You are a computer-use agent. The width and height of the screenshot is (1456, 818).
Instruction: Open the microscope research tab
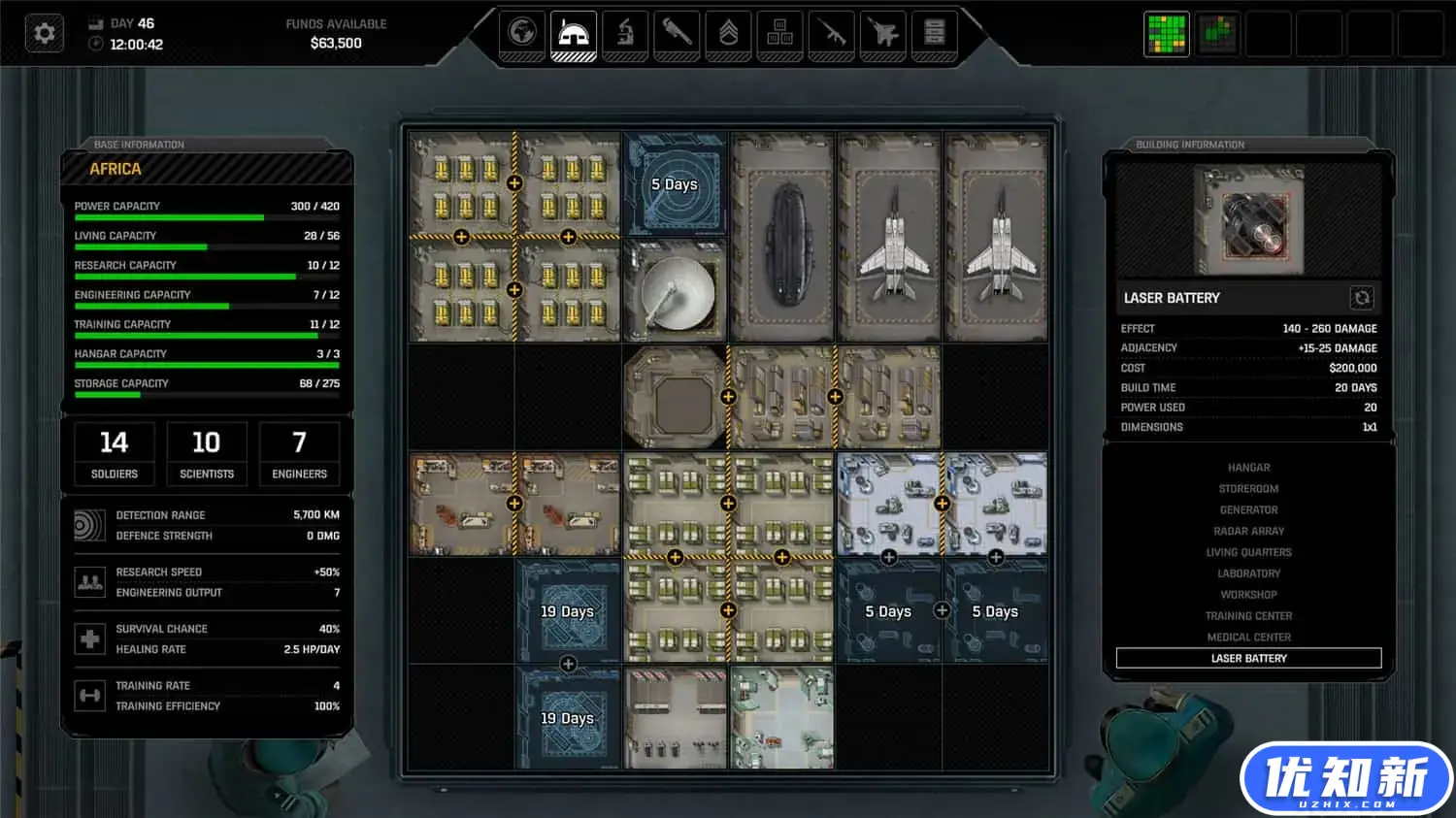click(x=625, y=33)
